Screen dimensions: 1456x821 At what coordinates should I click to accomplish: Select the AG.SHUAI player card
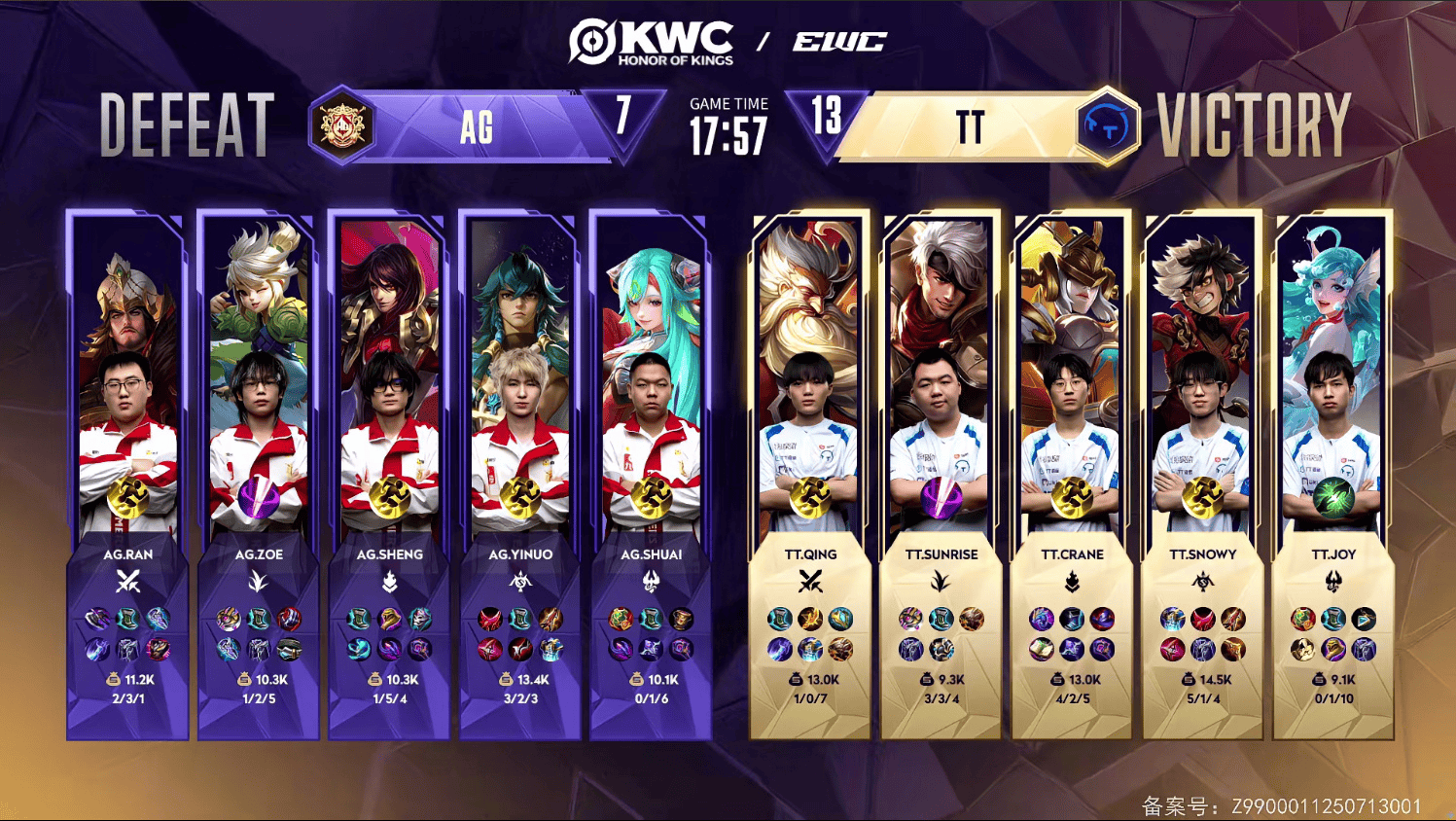click(x=651, y=475)
